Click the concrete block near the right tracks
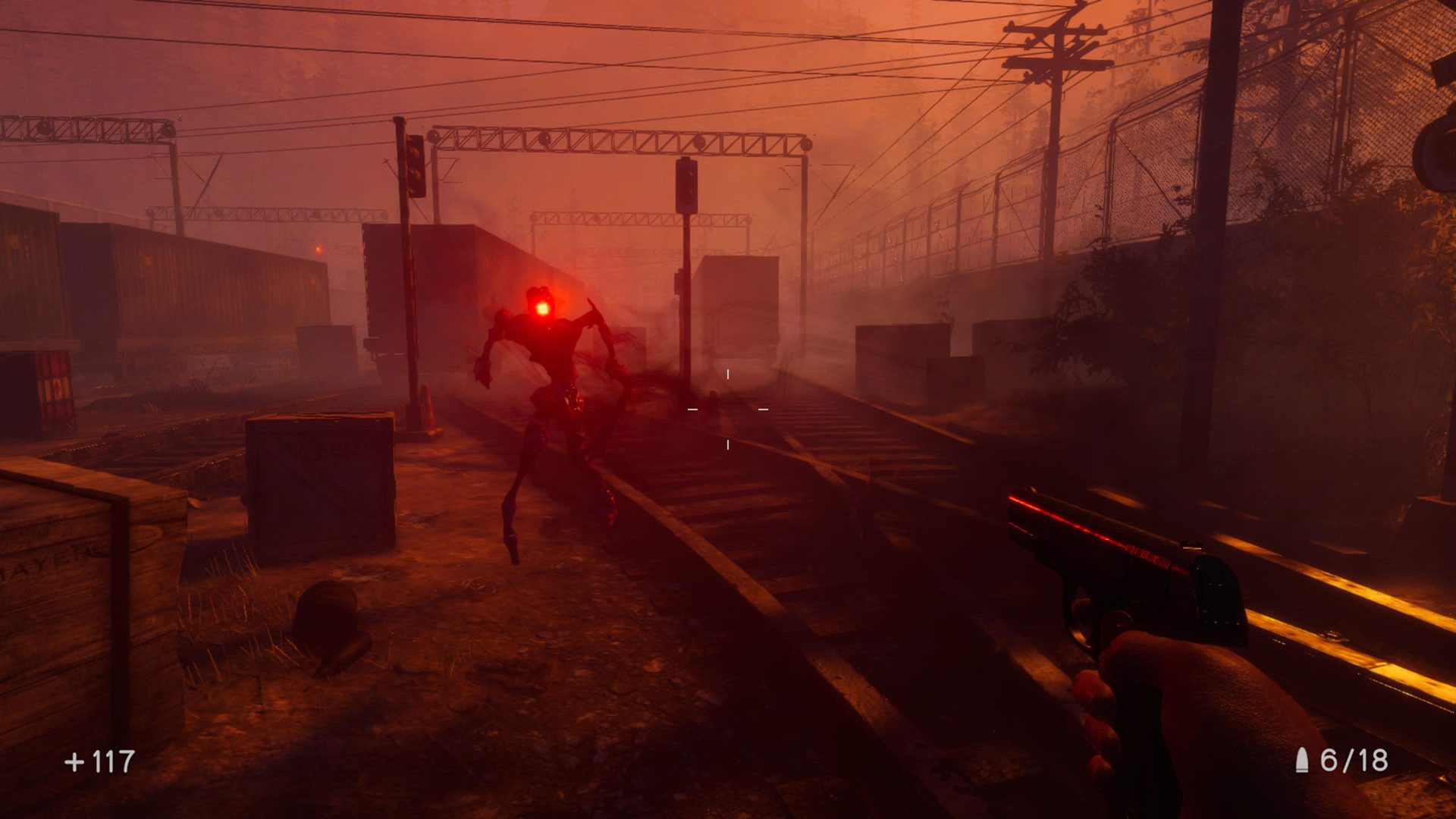Image resolution: width=1456 pixels, height=819 pixels. (x=902, y=356)
